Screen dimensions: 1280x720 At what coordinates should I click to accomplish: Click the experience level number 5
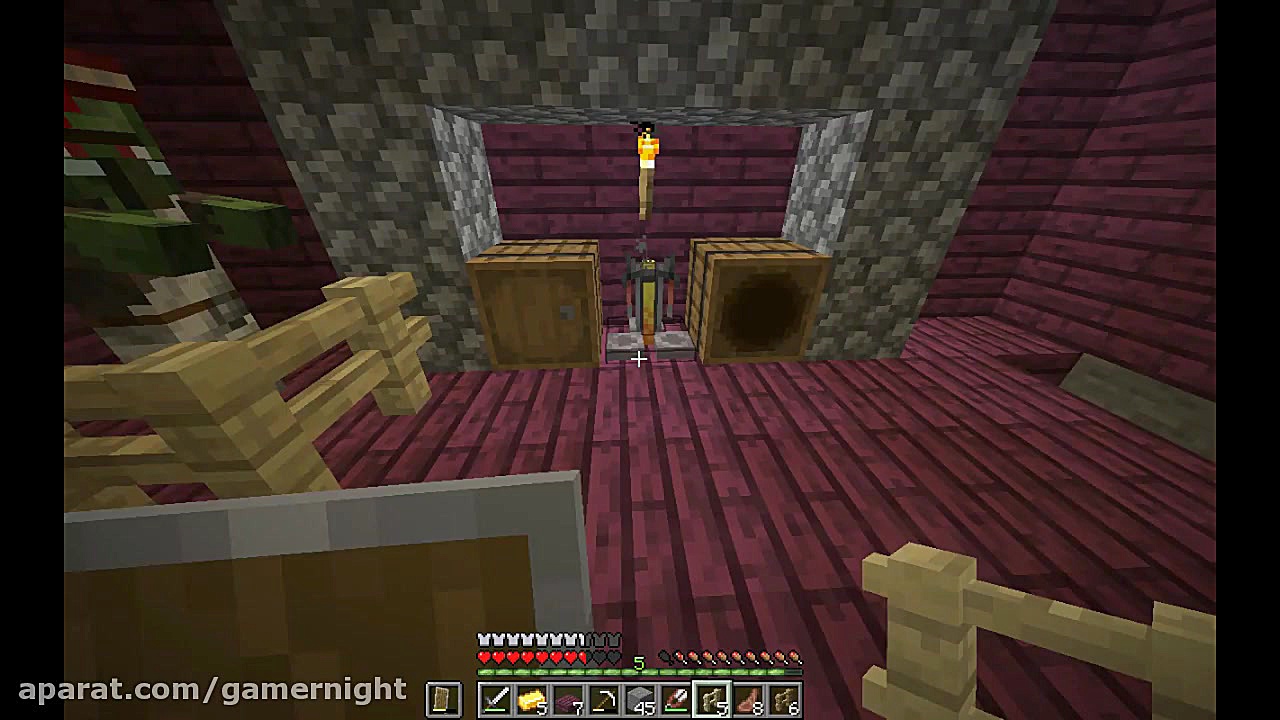[x=639, y=662]
